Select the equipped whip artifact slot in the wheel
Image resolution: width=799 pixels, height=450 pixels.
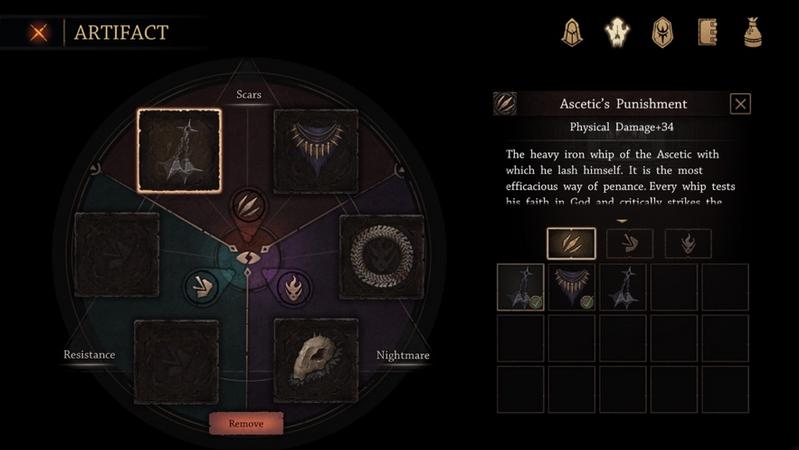point(179,150)
